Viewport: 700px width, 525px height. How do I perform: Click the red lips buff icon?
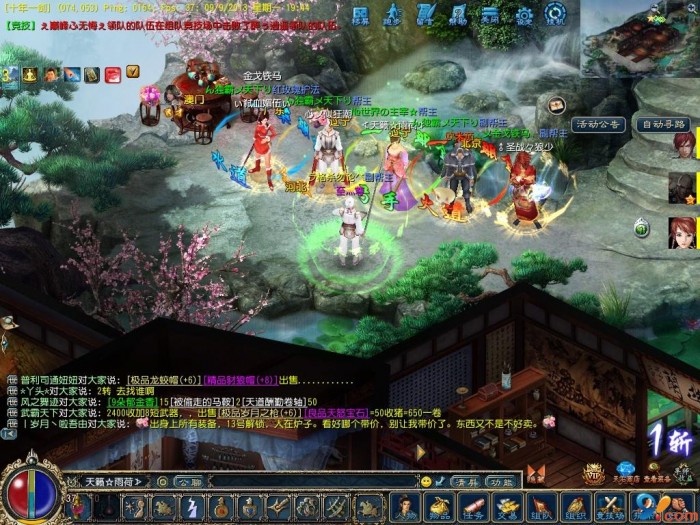[x=112, y=74]
